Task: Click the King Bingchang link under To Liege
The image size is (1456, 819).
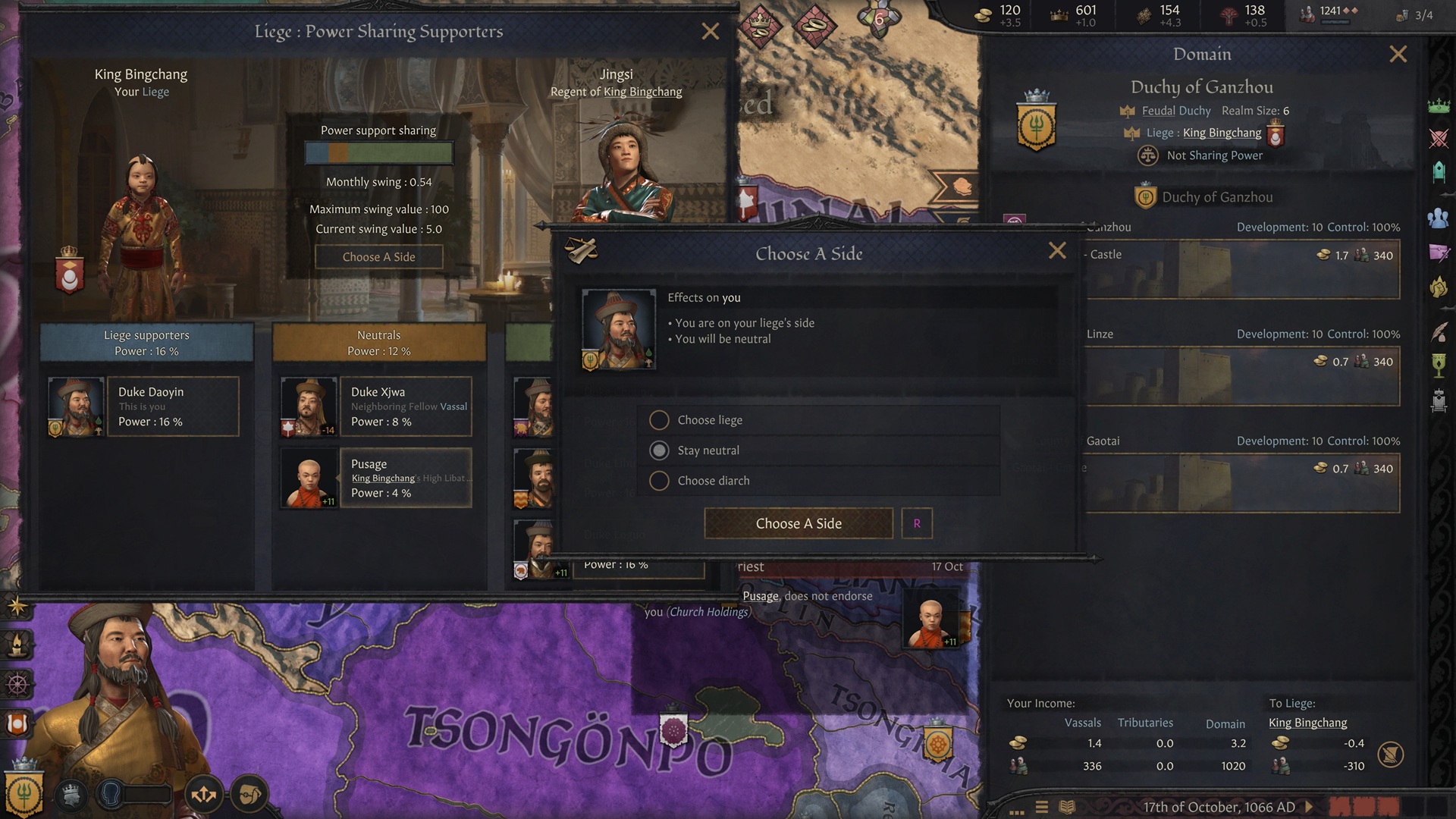Action: tap(1307, 723)
